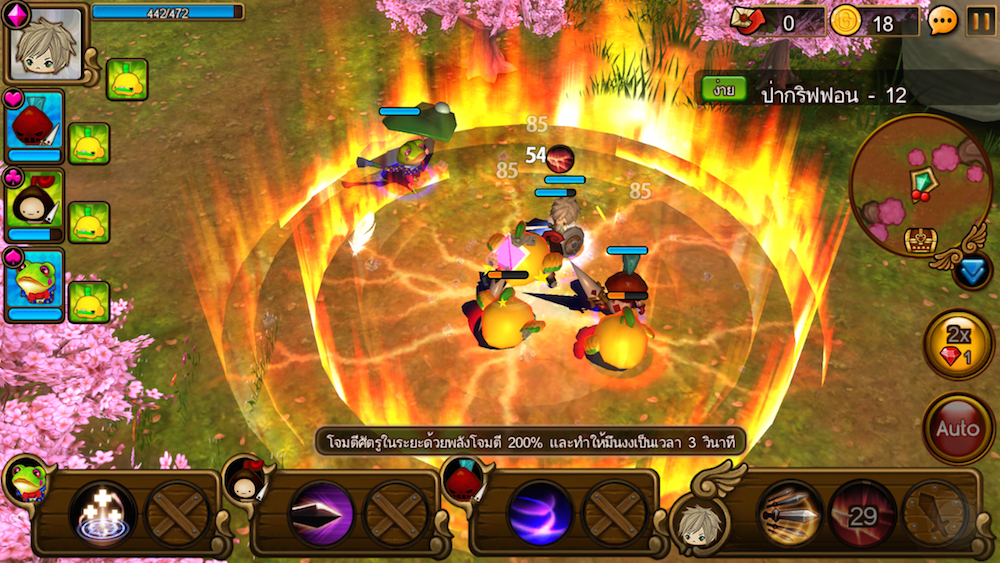Use the purple dagger thrust skill
The width and height of the screenshot is (1000, 563).
321,514
